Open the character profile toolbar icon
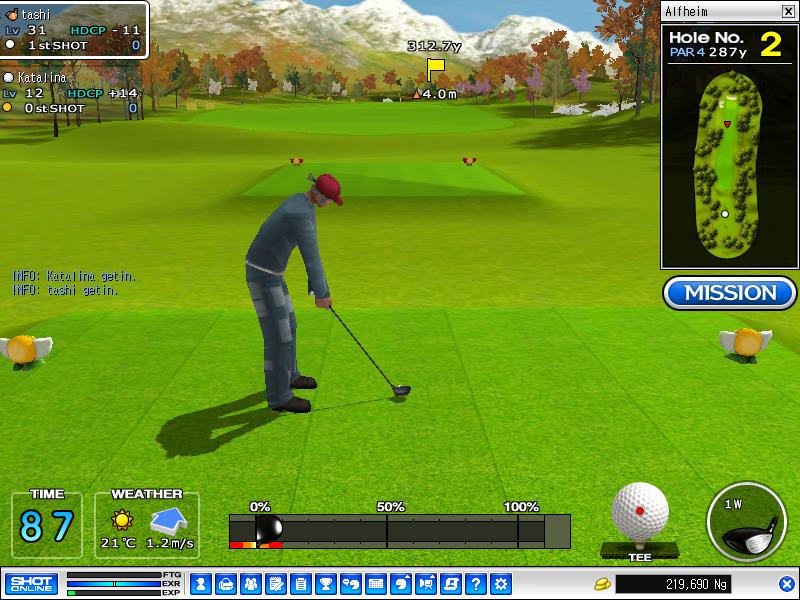The width and height of the screenshot is (800, 600). click(200, 583)
